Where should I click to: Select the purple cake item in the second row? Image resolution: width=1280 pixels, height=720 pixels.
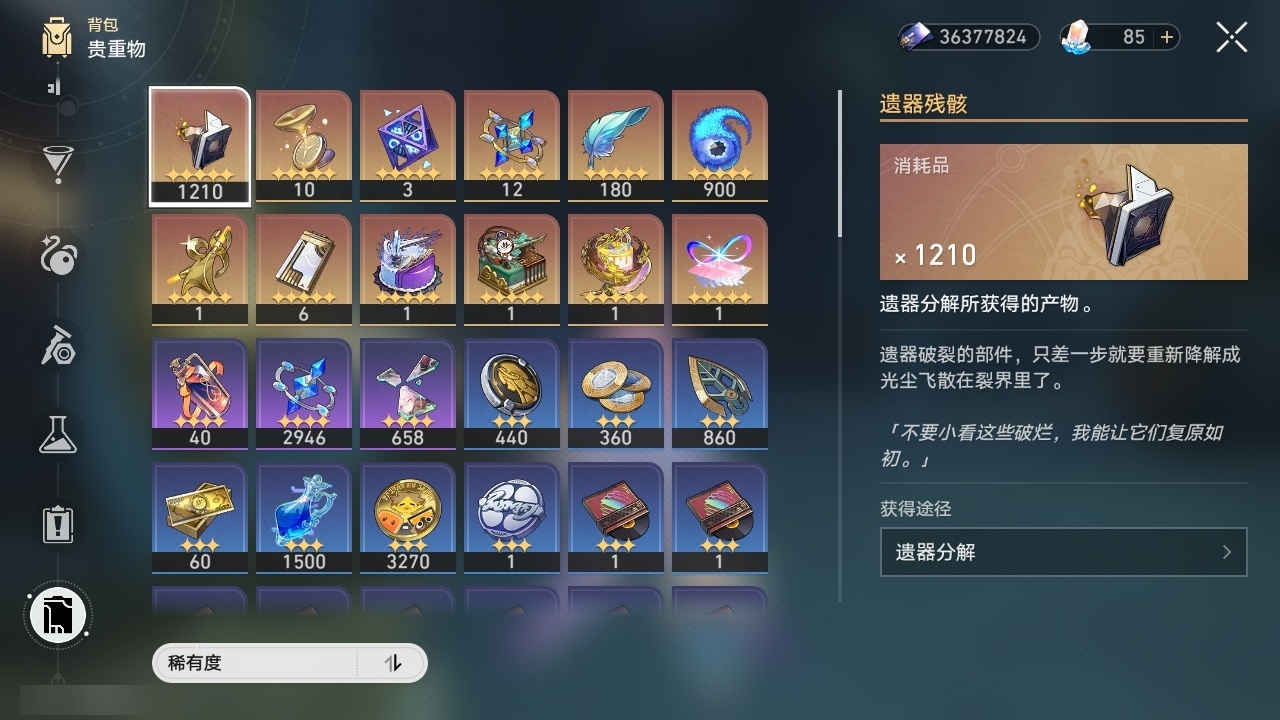(408, 268)
